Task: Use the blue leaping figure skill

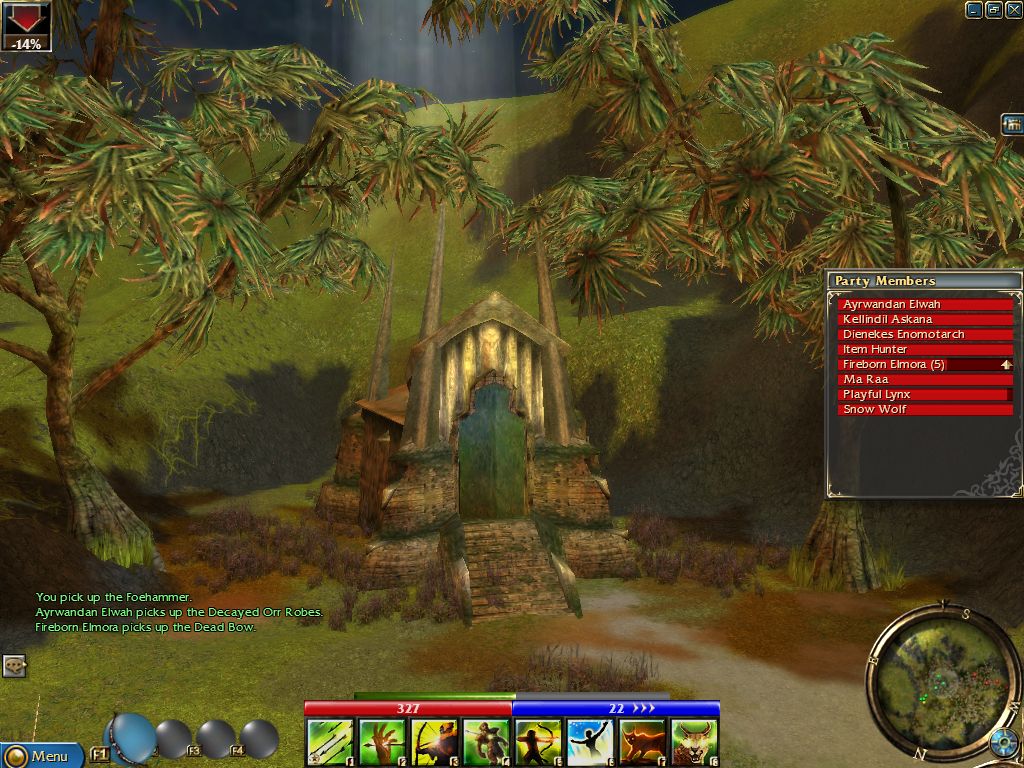Action: [591, 743]
